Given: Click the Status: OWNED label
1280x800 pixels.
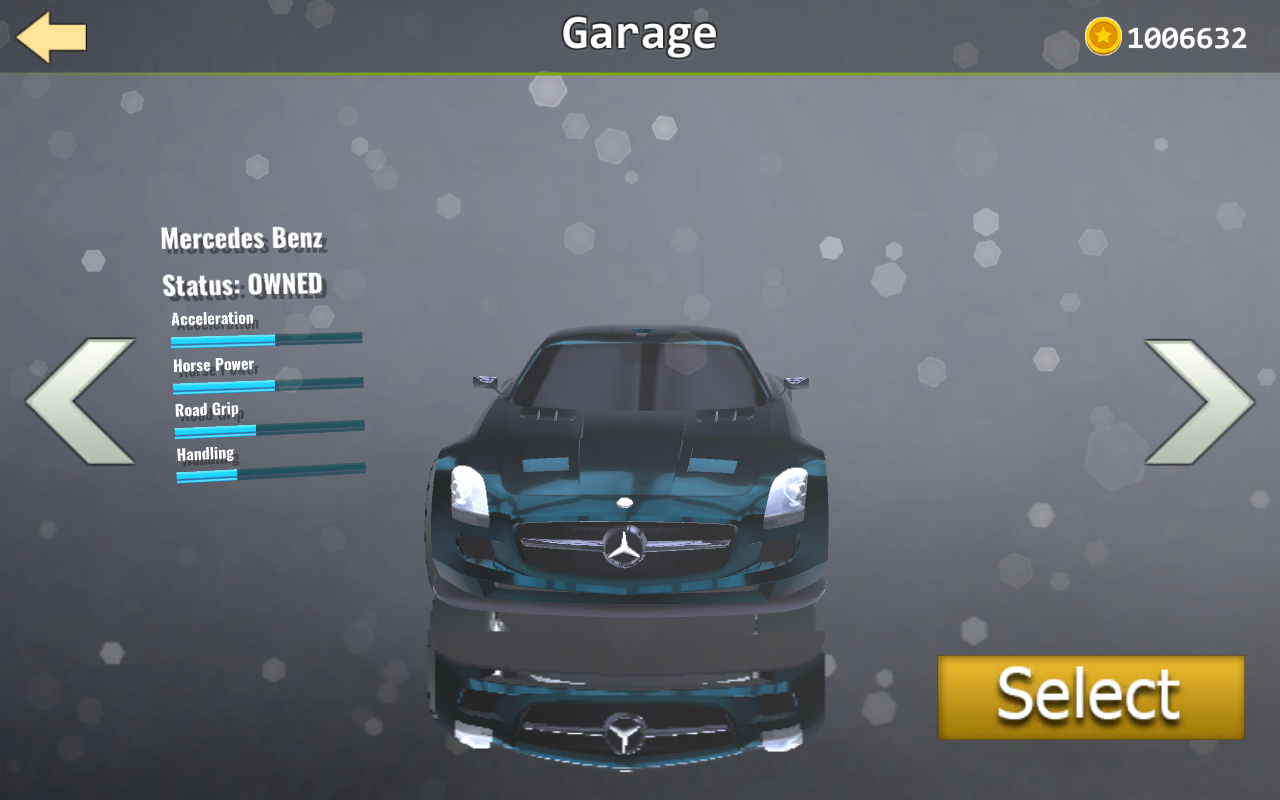Looking at the screenshot, I should [x=242, y=284].
